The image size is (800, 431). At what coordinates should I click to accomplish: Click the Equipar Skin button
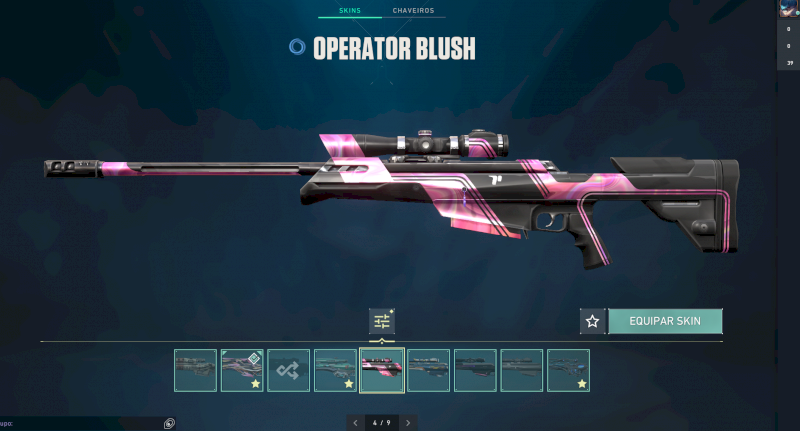pyautogui.click(x=664, y=321)
